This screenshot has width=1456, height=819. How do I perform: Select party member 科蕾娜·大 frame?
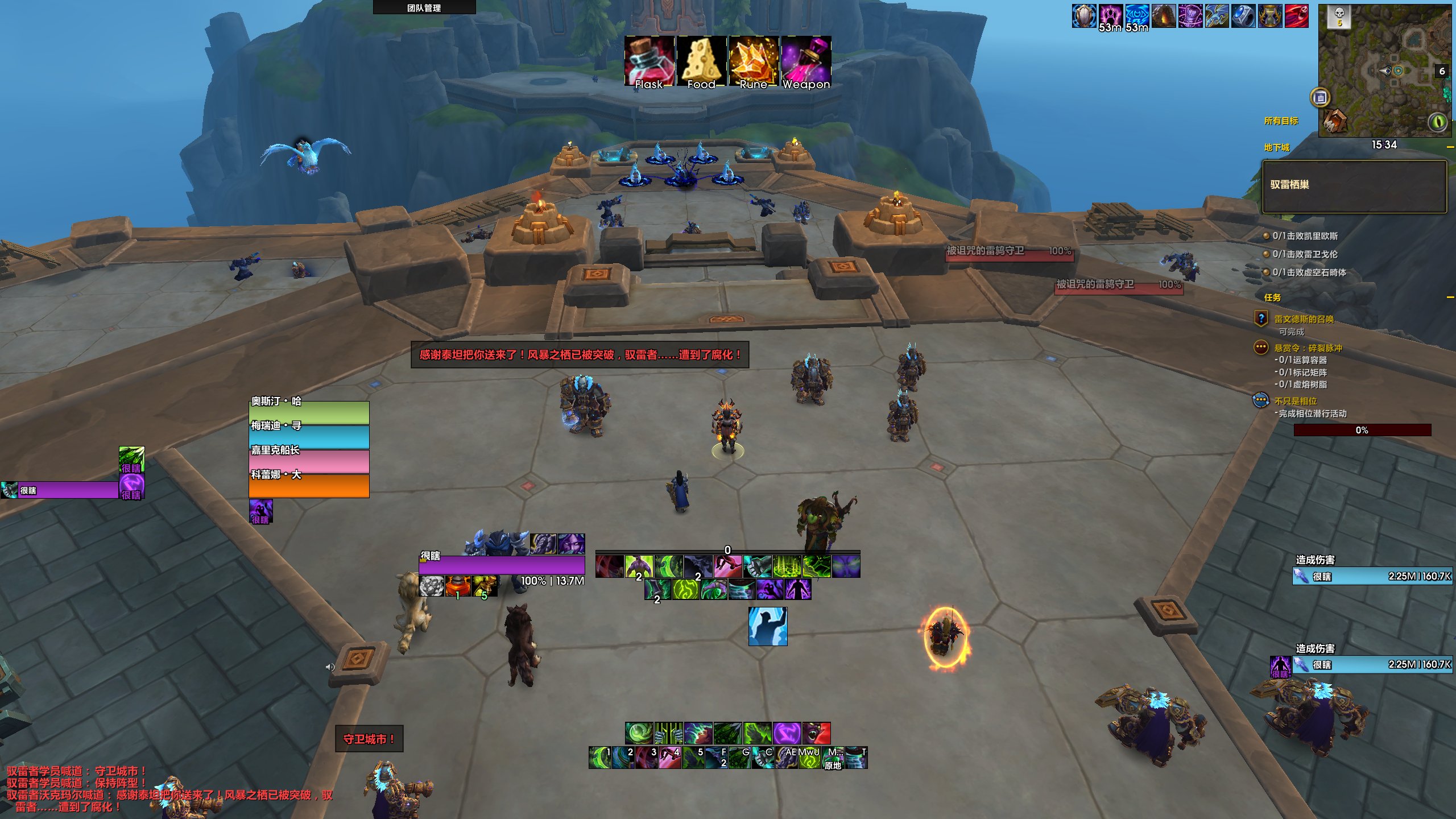click(309, 485)
